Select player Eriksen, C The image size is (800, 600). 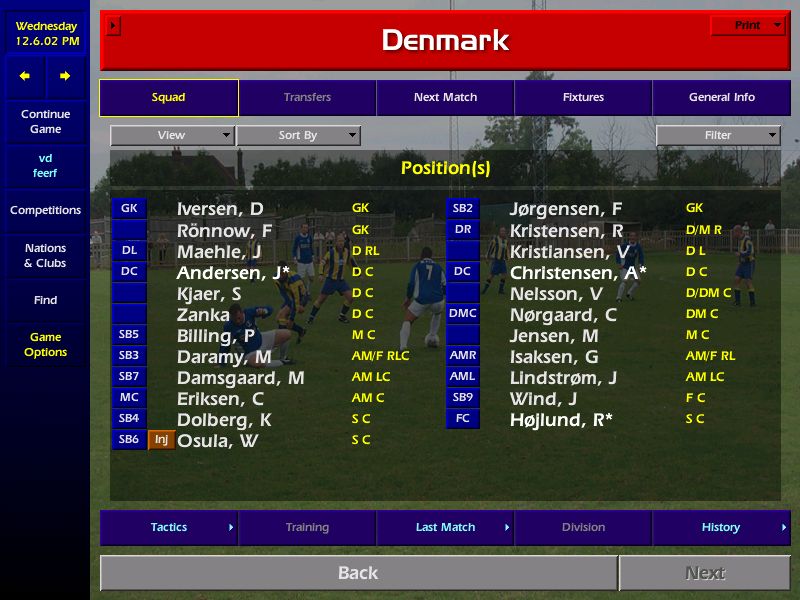[x=220, y=399]
